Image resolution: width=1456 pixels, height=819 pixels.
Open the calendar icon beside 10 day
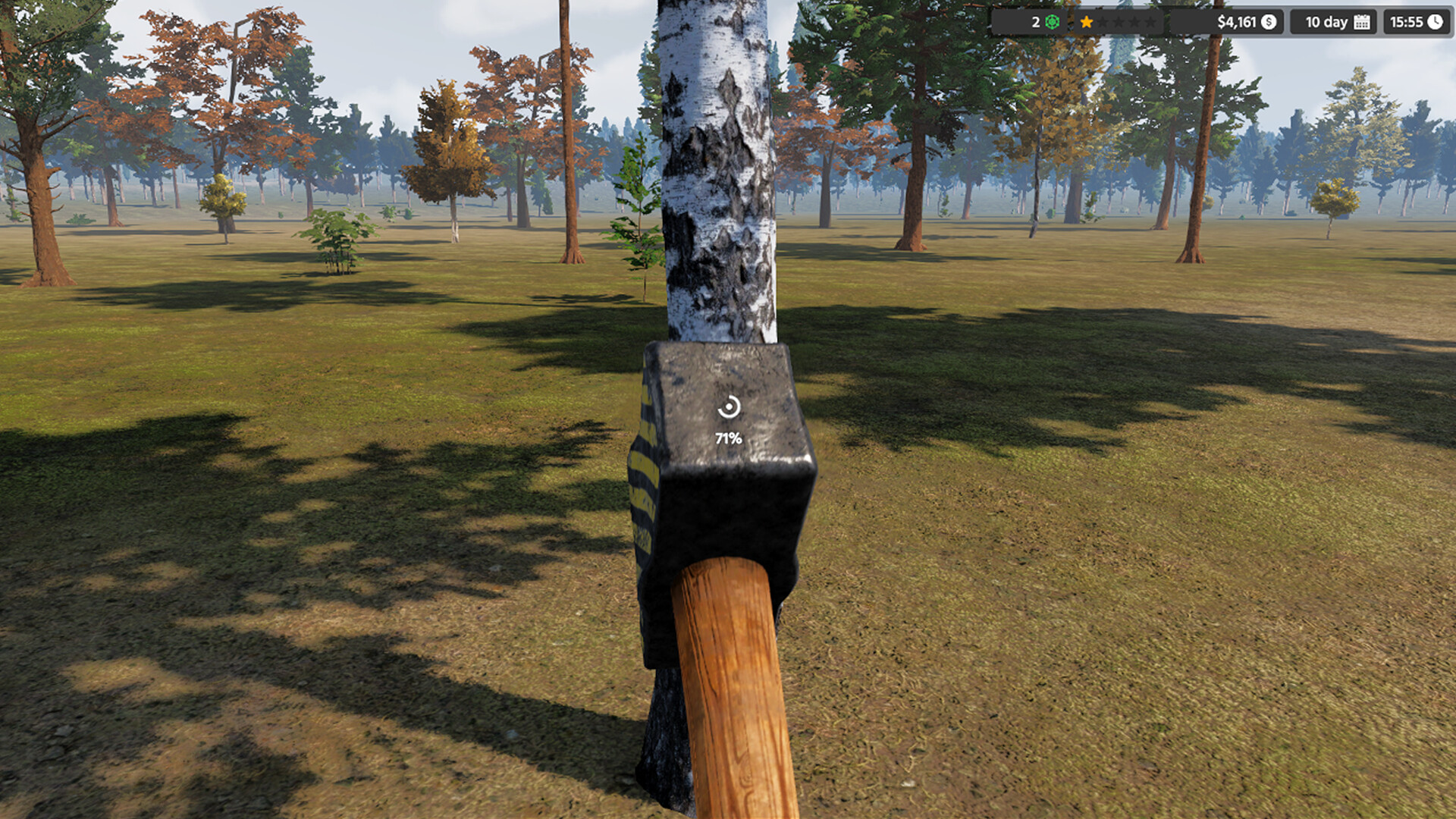coord(1361,23)
